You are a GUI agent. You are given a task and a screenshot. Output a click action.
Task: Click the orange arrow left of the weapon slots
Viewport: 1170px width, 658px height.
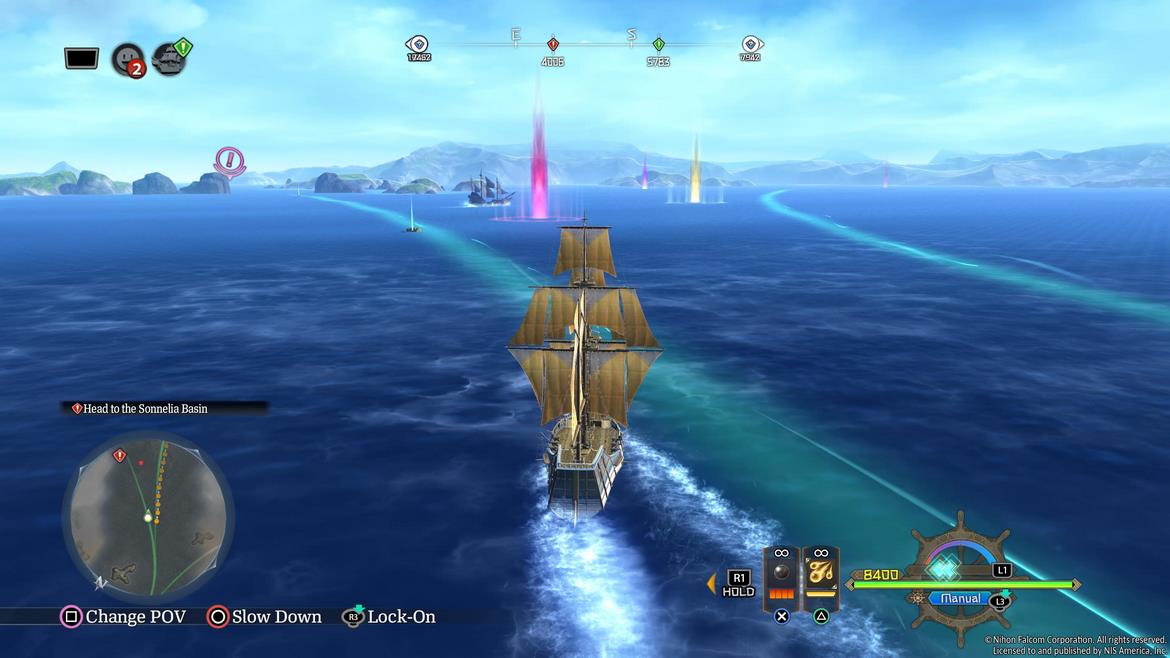712,583
